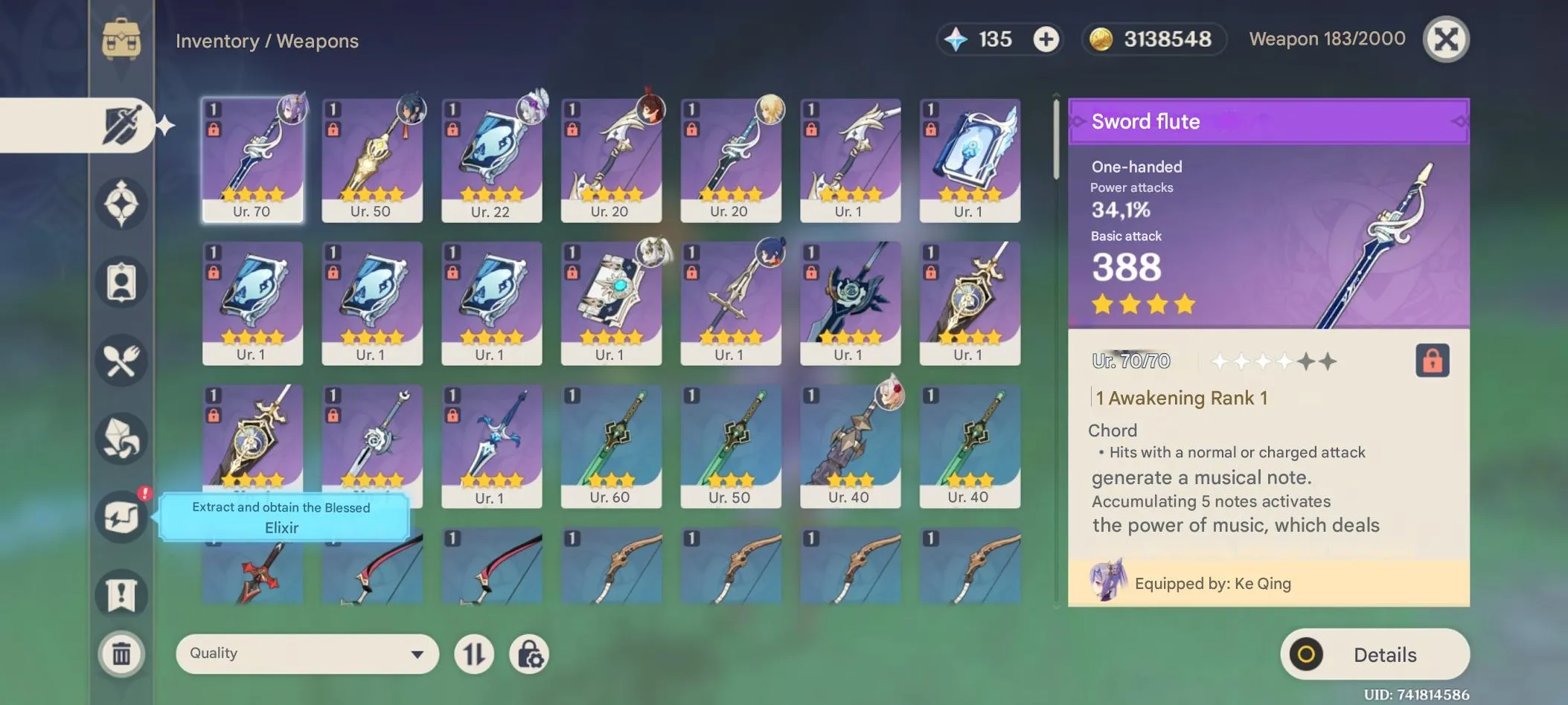Toggle the sort order arrows button
The image size is (1568, 705).
tap(475, 654)
